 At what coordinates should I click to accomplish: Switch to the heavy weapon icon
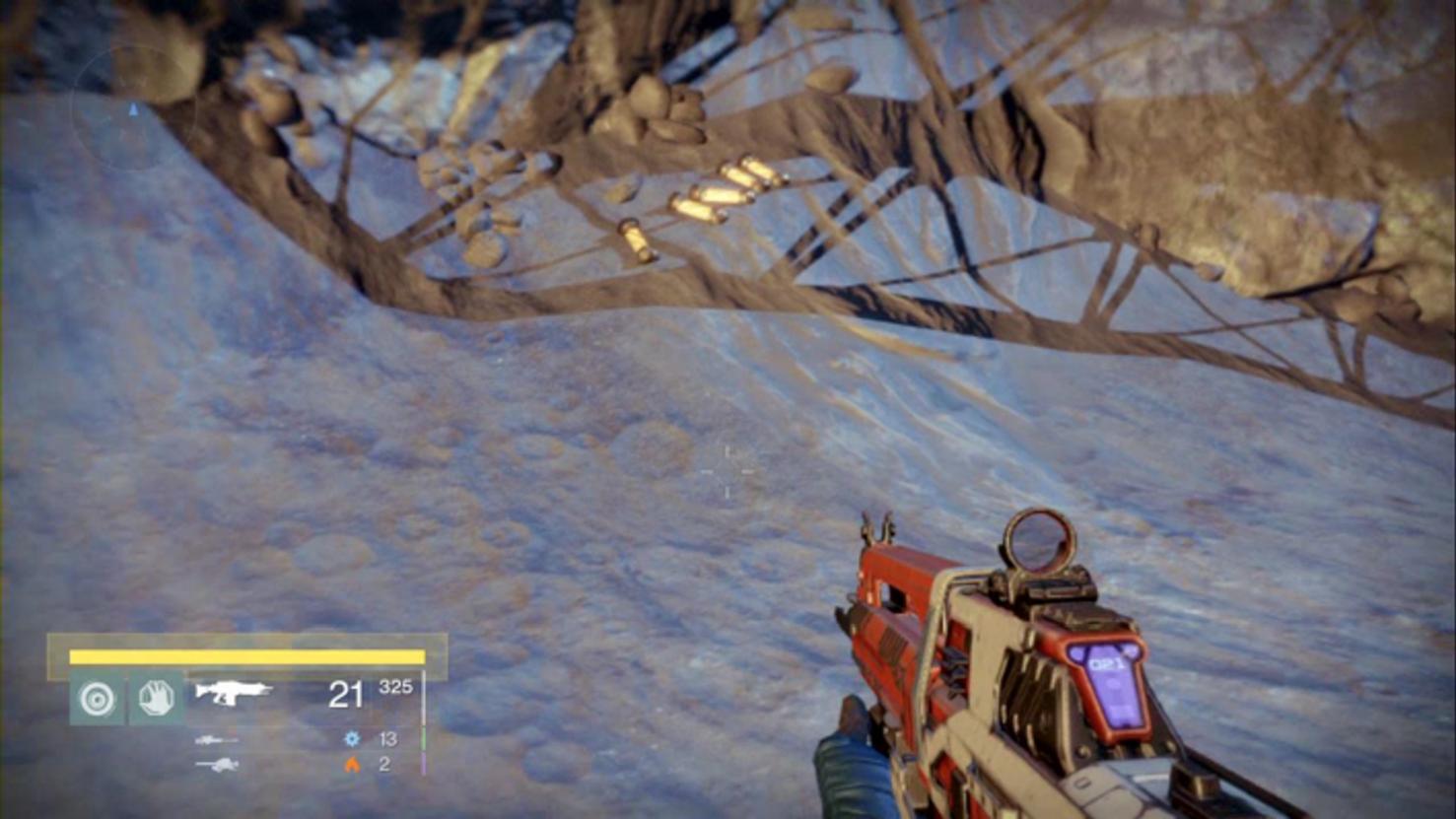coord(216,764)
